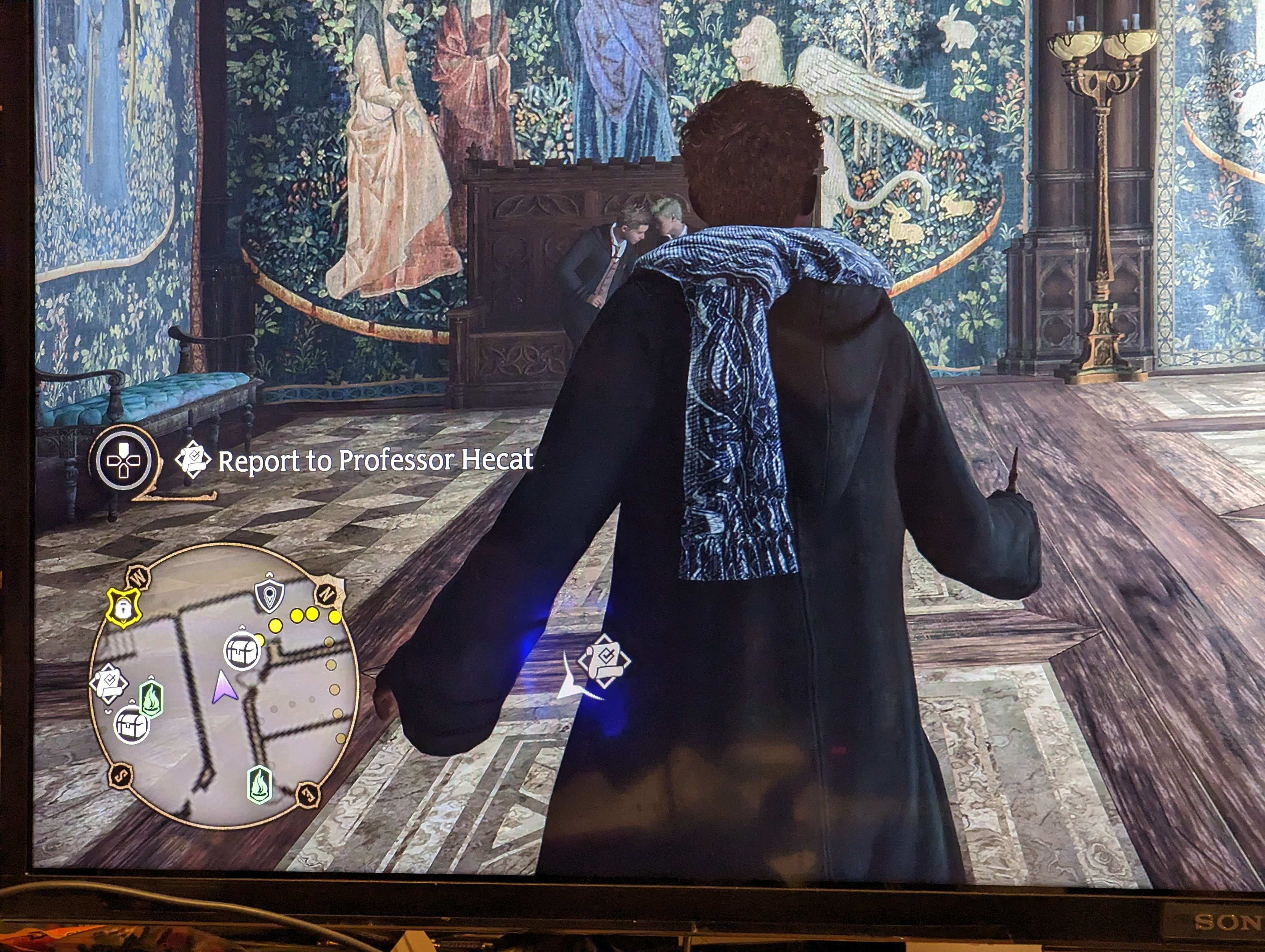
Task: Click the Report to Professor Hecat objective
Action: pos(375,461)
